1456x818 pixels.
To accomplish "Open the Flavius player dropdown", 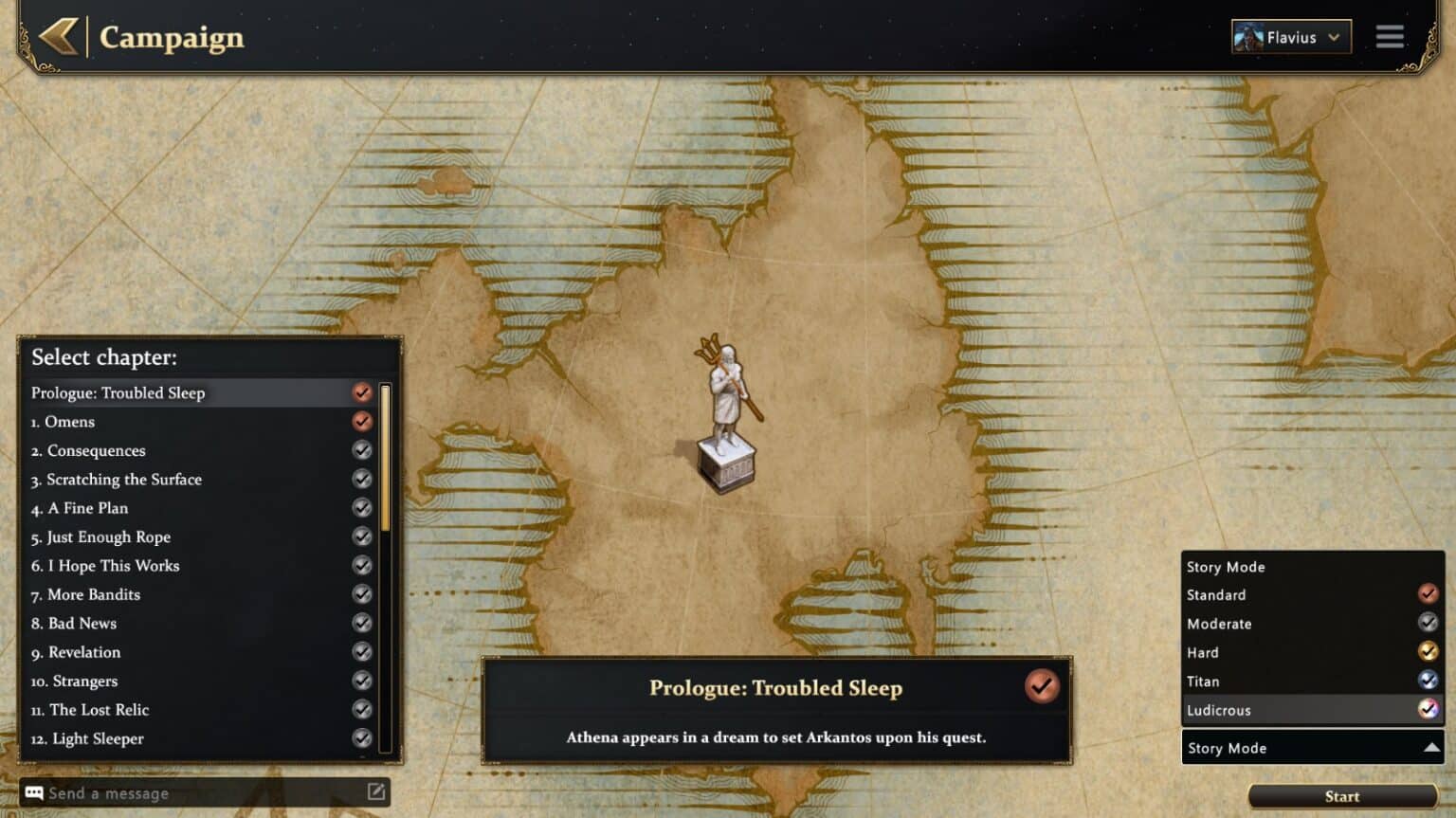I will point(1334,37).
